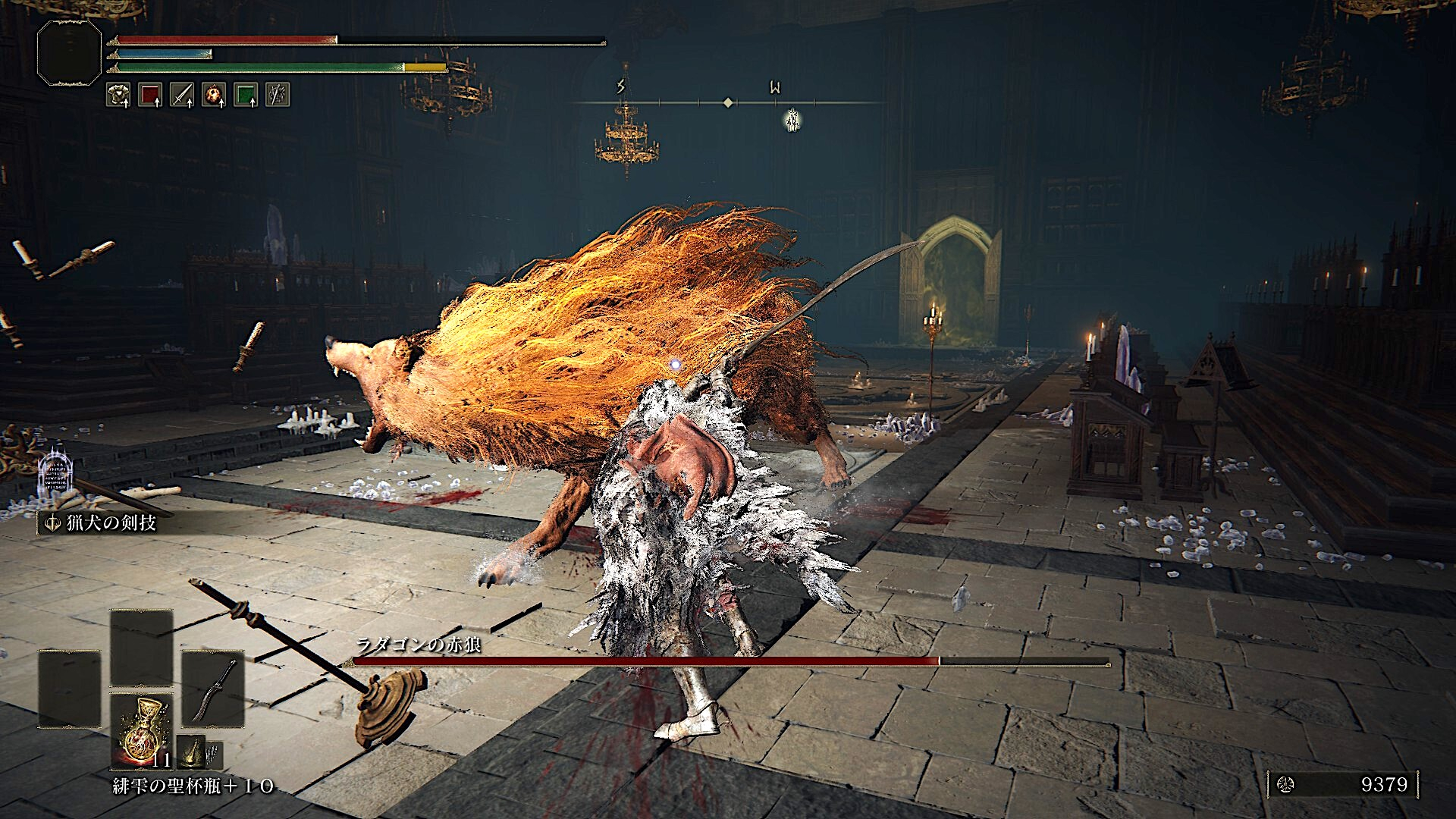This screenshot has height=819, width=1456.
Task: Click the green square buff icon
Action: coord(245,95)
